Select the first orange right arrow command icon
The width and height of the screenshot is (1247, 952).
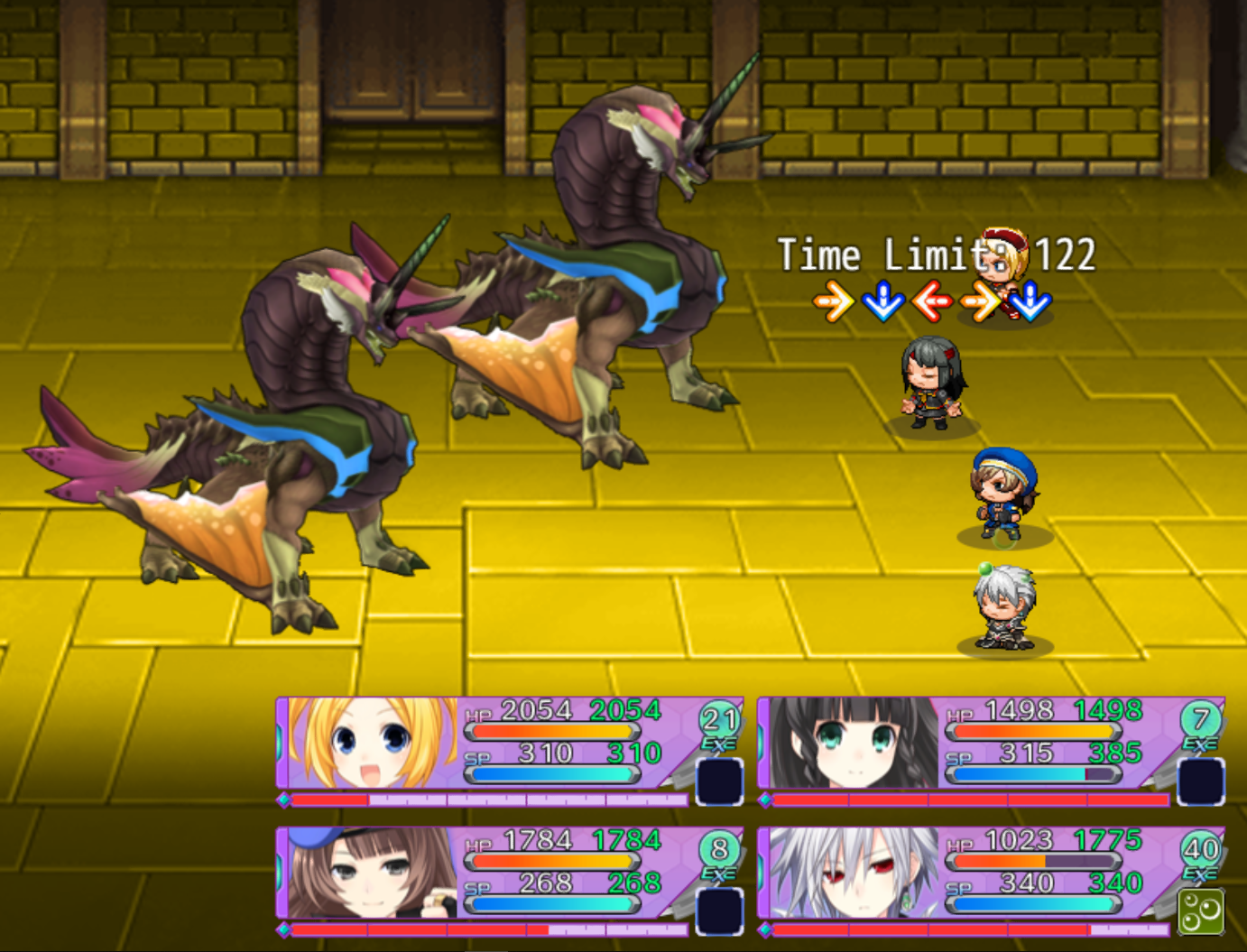click(831, 302)
